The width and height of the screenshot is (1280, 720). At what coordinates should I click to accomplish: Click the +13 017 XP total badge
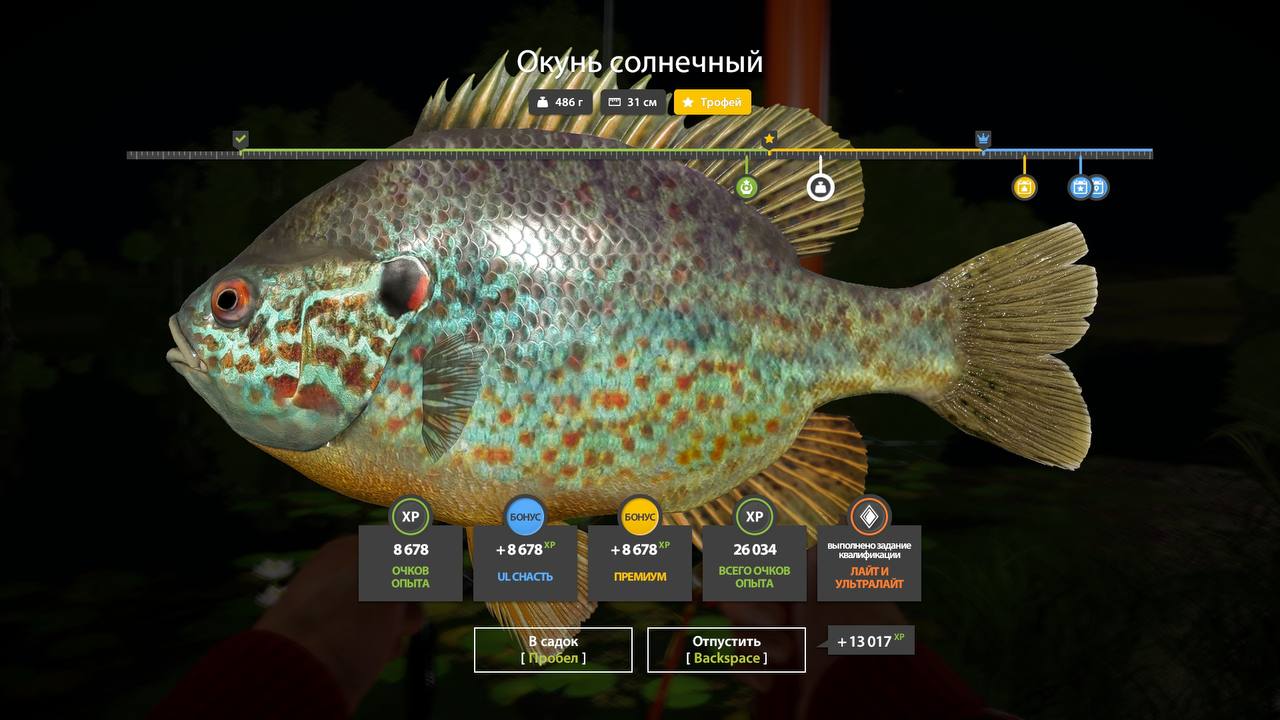pos(868,641)
